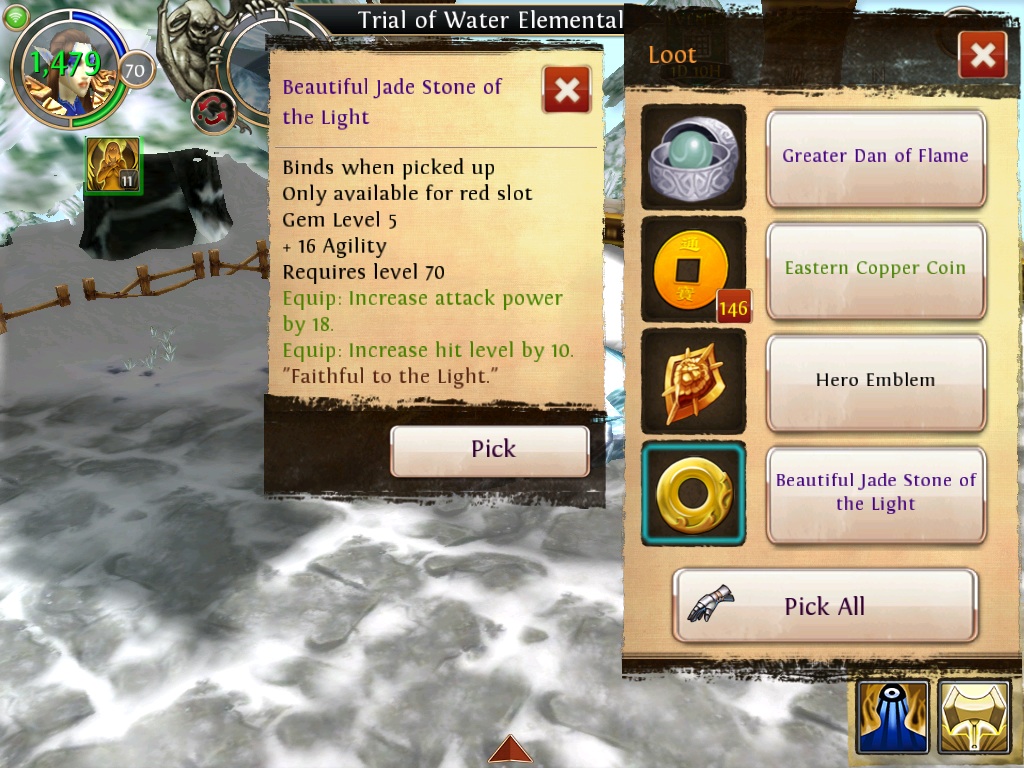Image resolution: width=1024 pixels, height=768 pixels.
Task: Activate the blue light beam skill
Action: pyautogui.click(x=892, y=717)
